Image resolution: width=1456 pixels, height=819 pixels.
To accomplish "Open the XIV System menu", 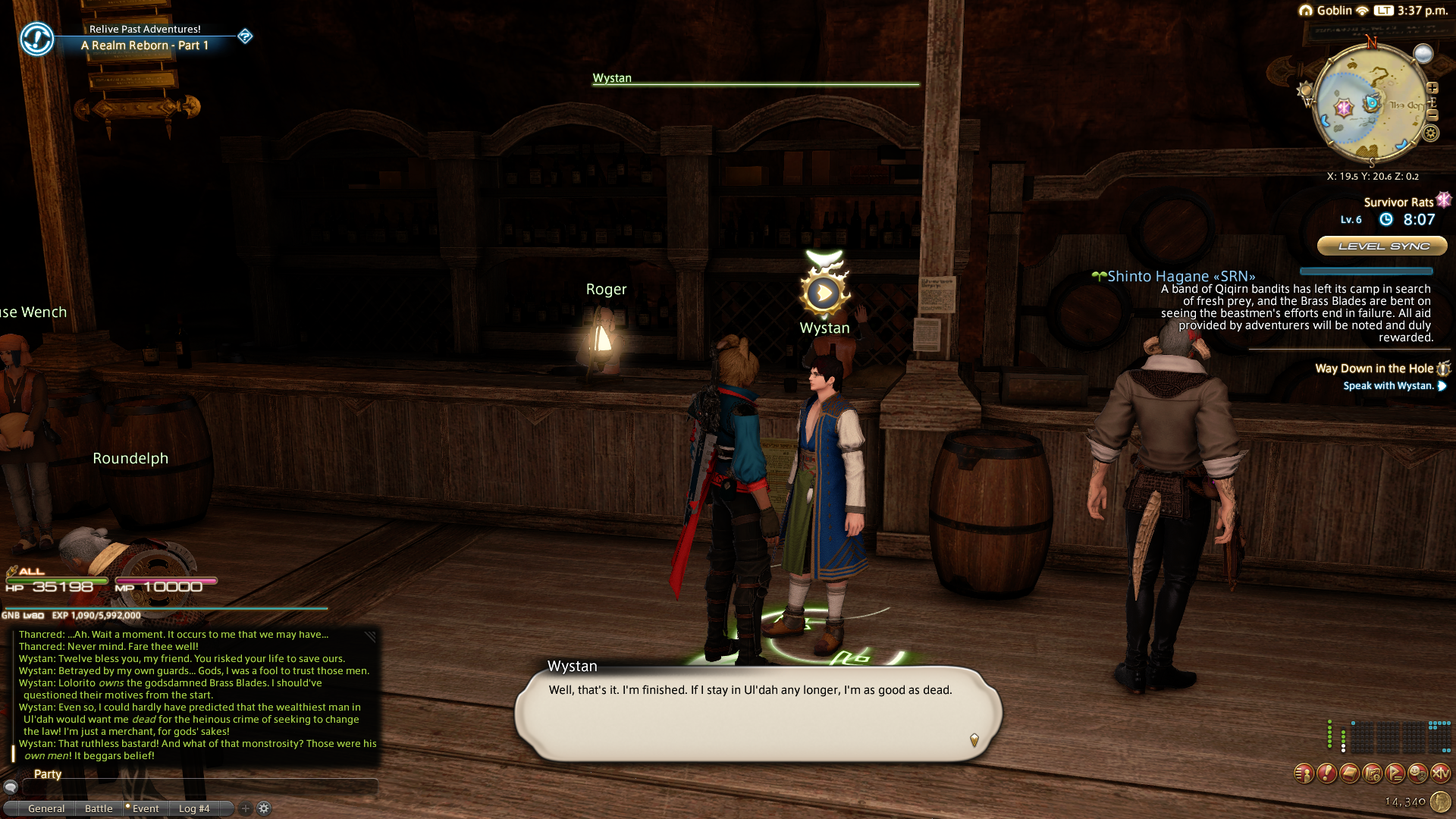I will coord(1440,773).
